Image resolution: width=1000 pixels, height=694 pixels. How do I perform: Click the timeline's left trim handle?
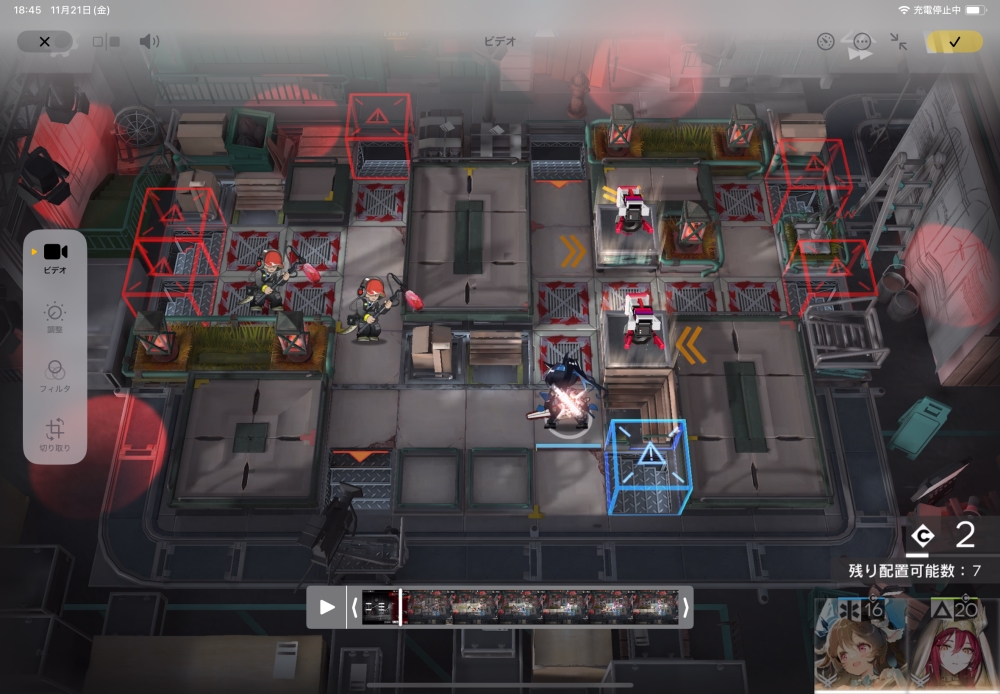coord(354,607)
